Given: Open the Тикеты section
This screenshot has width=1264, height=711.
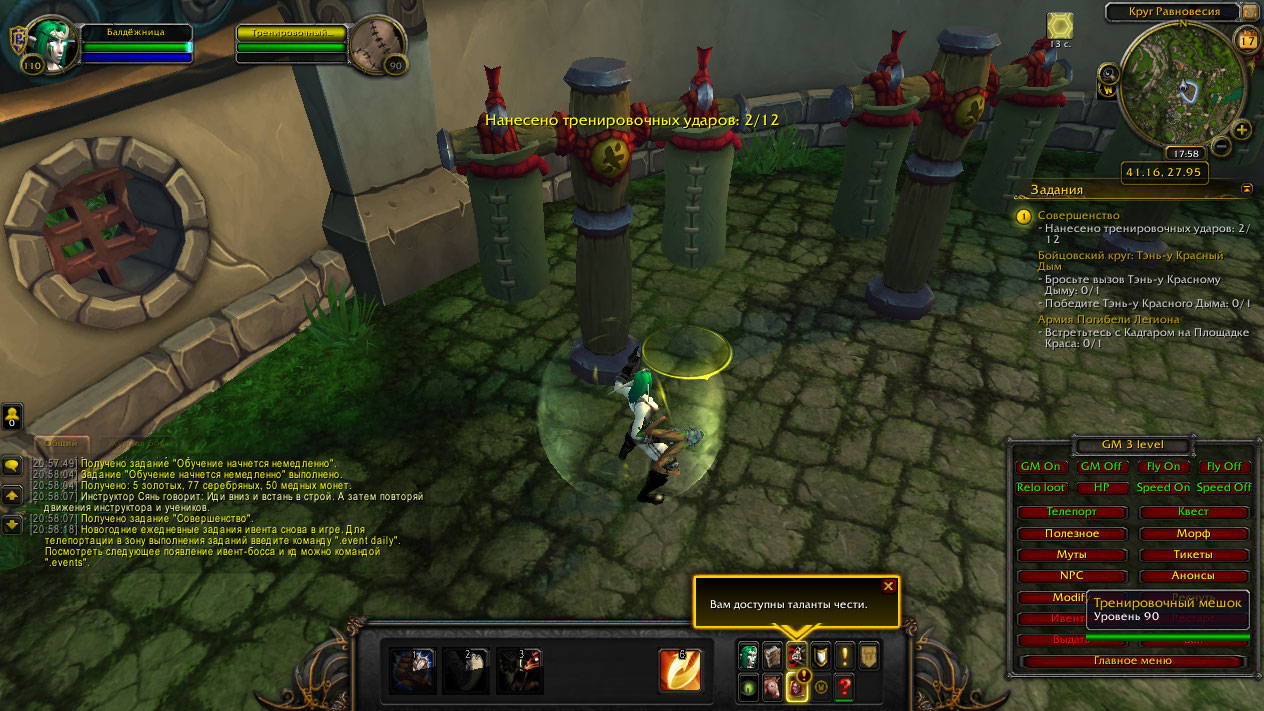Looking at the screenshot, I should point(1193,554).
